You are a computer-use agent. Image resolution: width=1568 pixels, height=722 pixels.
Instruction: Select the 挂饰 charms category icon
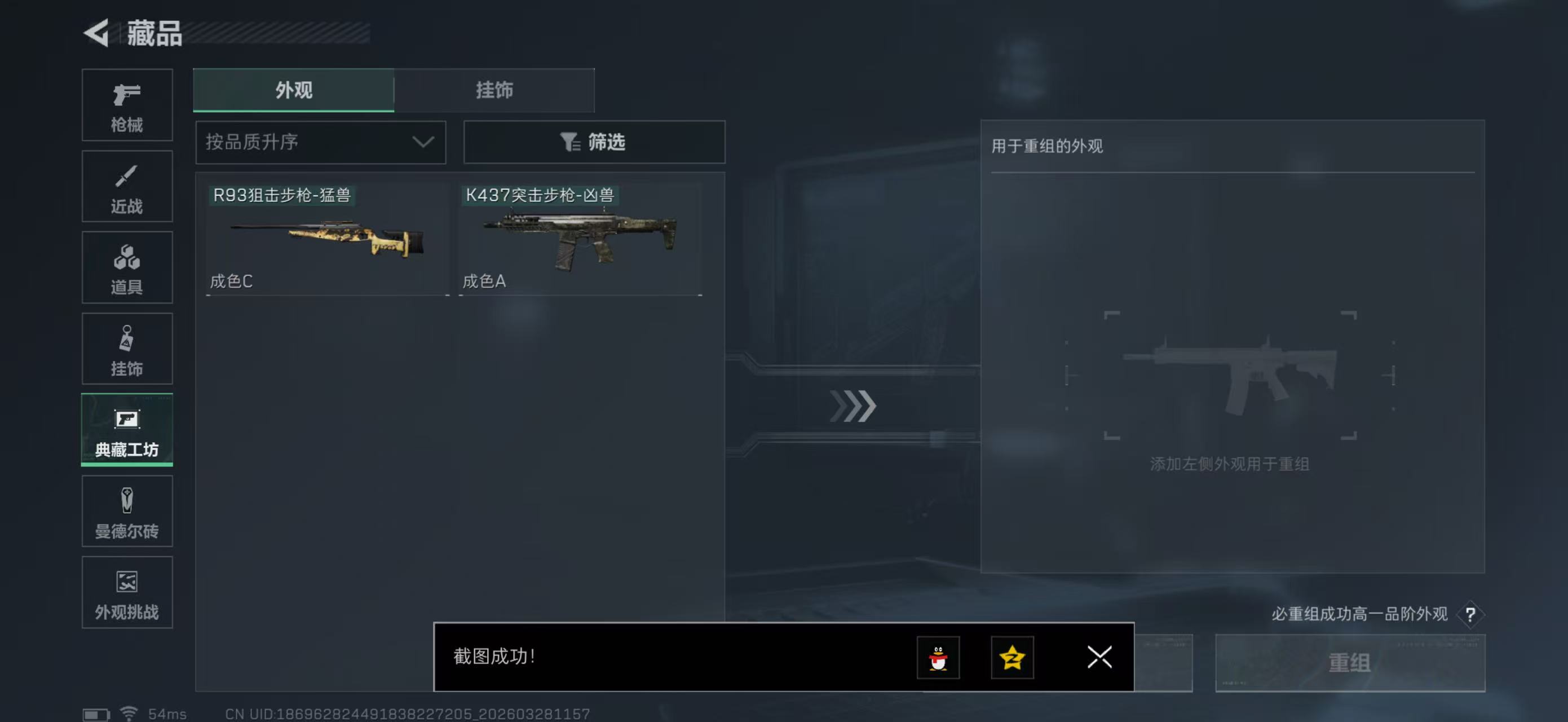(127, 348)
